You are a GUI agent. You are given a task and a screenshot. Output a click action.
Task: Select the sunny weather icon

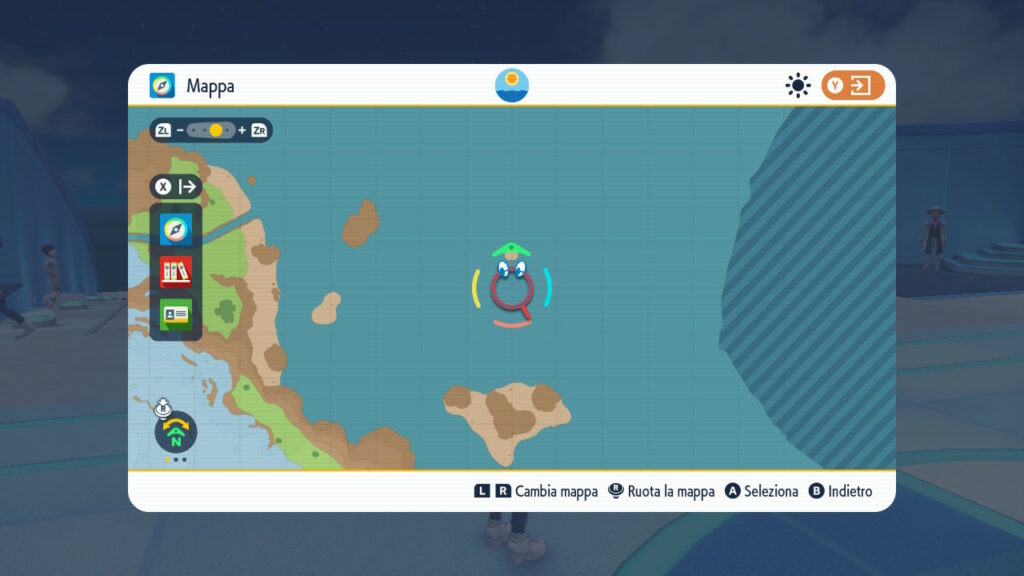(797, 86)
